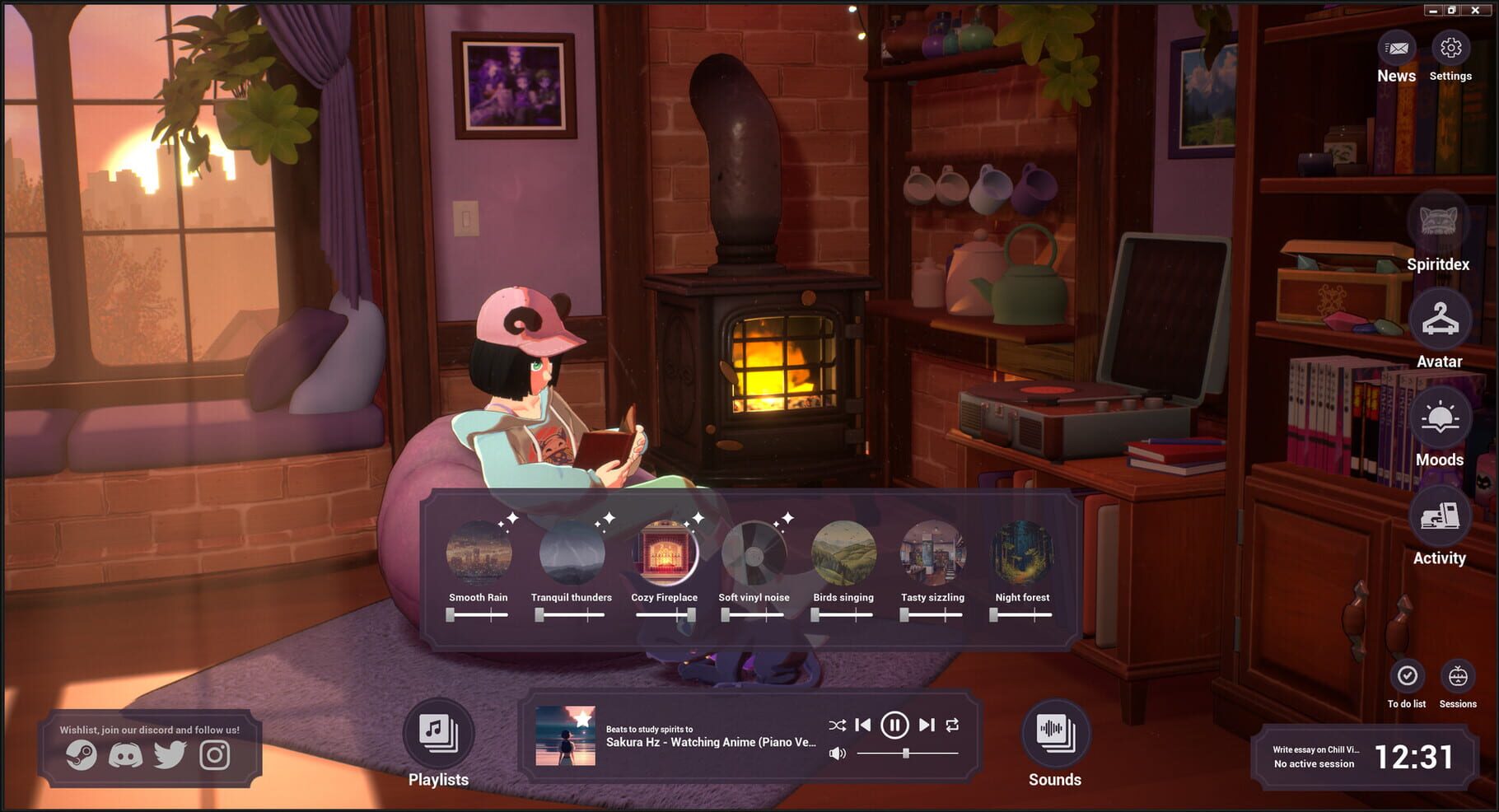Open the Discord community link
The height and width of the screenshot is (812, 1499).
tap(126, 754)
